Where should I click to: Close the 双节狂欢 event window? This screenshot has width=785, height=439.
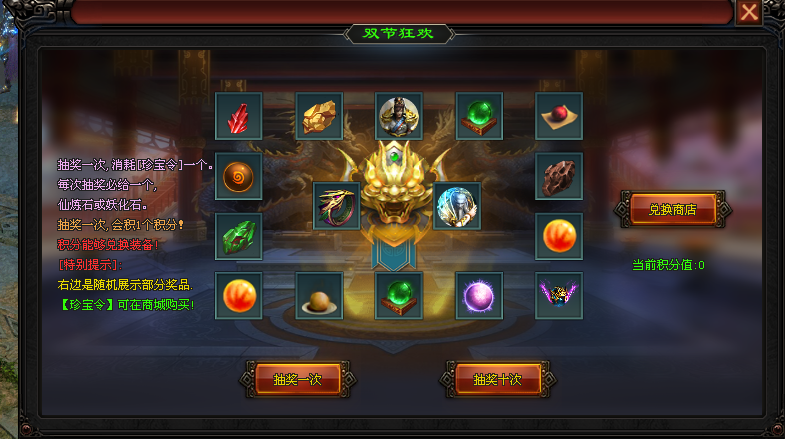click(748, 12)
